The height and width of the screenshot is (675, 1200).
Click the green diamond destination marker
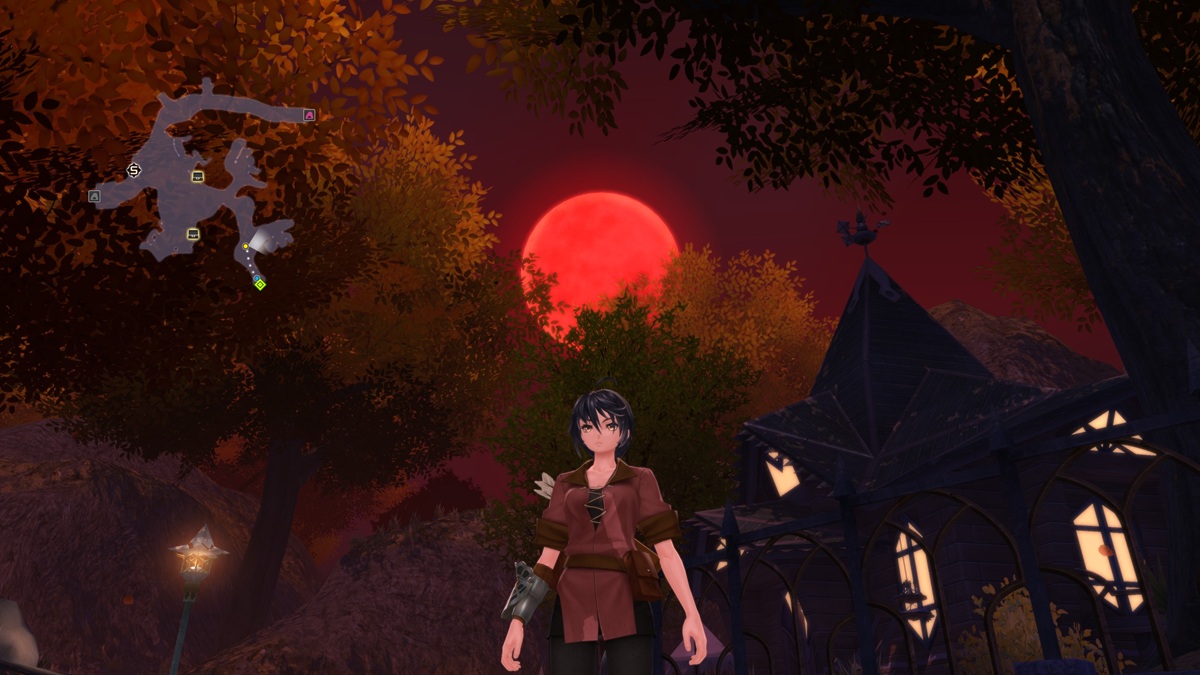click(260, 285)
